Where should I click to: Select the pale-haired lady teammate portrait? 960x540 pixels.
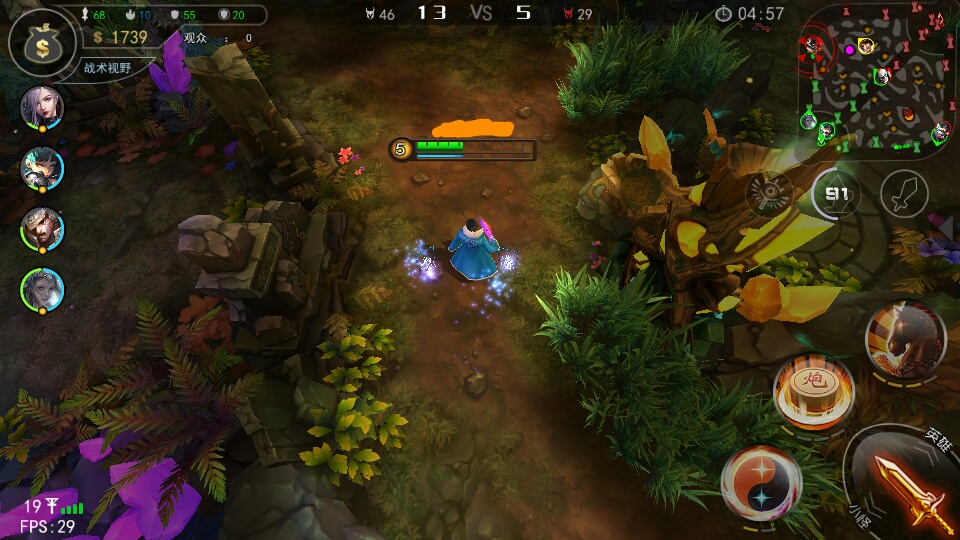tap(42, 290)
